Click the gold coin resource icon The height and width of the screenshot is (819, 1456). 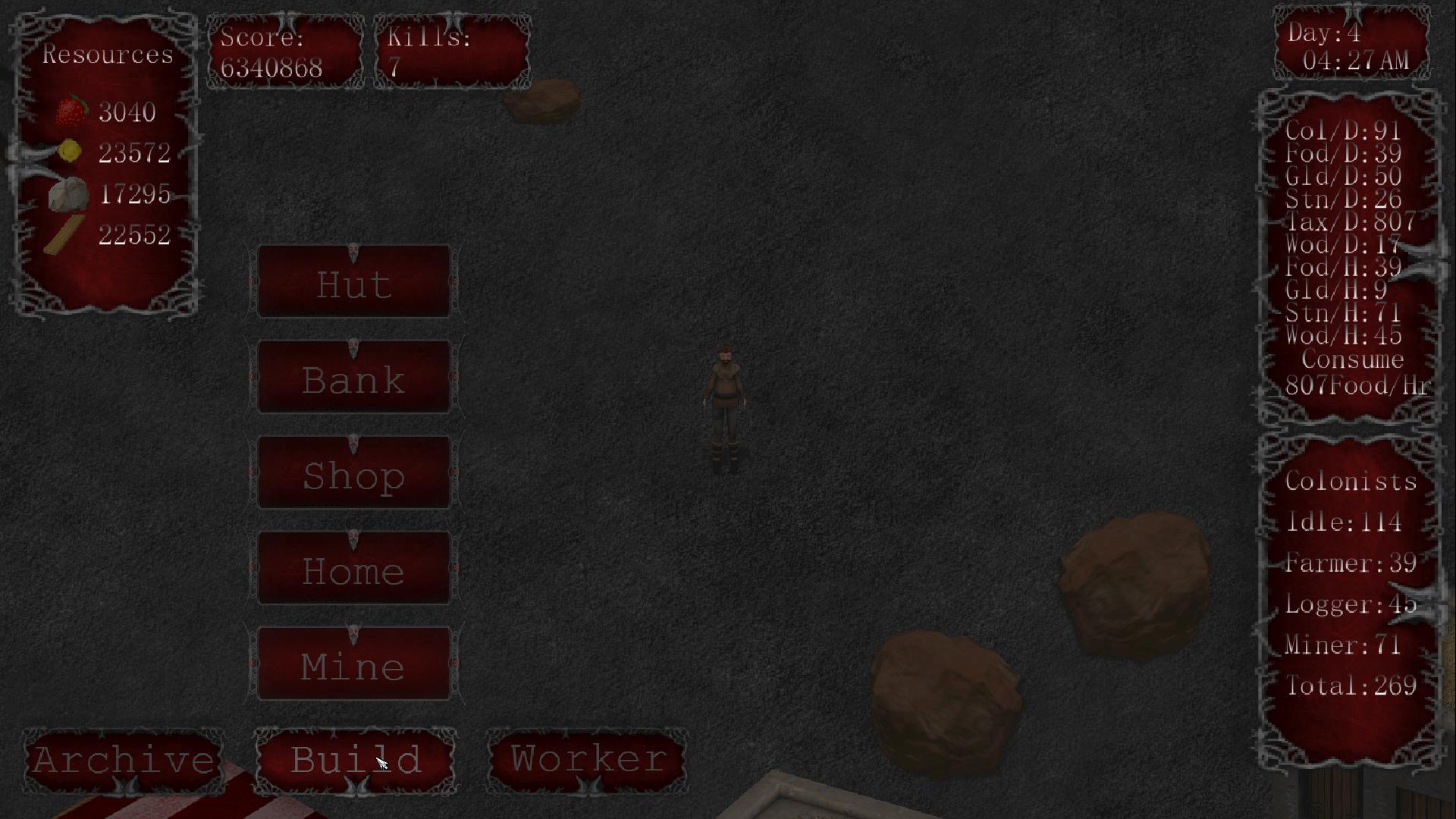pos(68,151)
